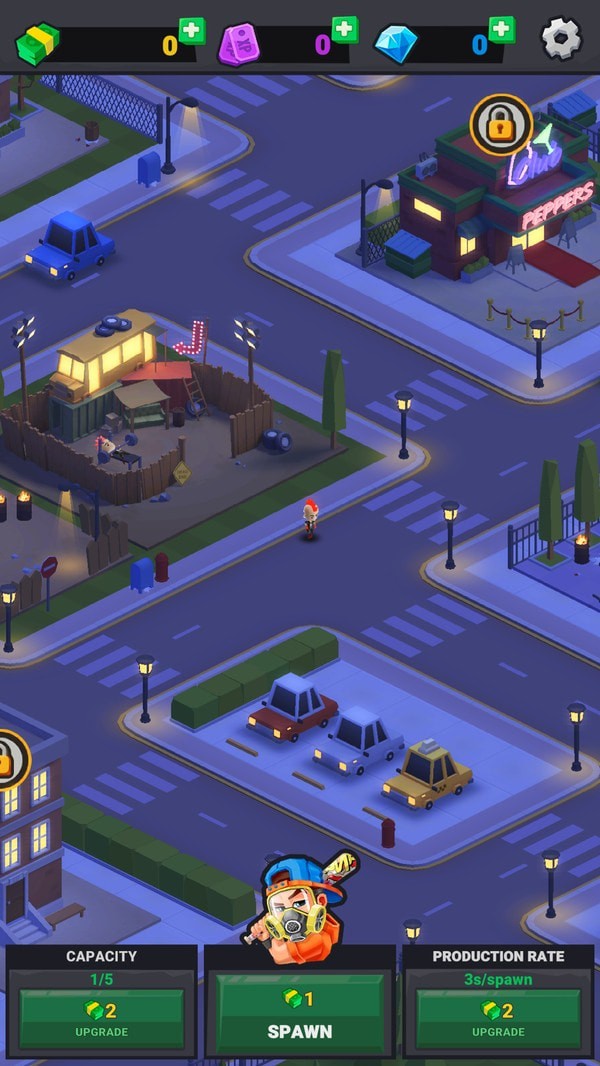Open the settings gear menu
600x1066 pixels.
561,38
